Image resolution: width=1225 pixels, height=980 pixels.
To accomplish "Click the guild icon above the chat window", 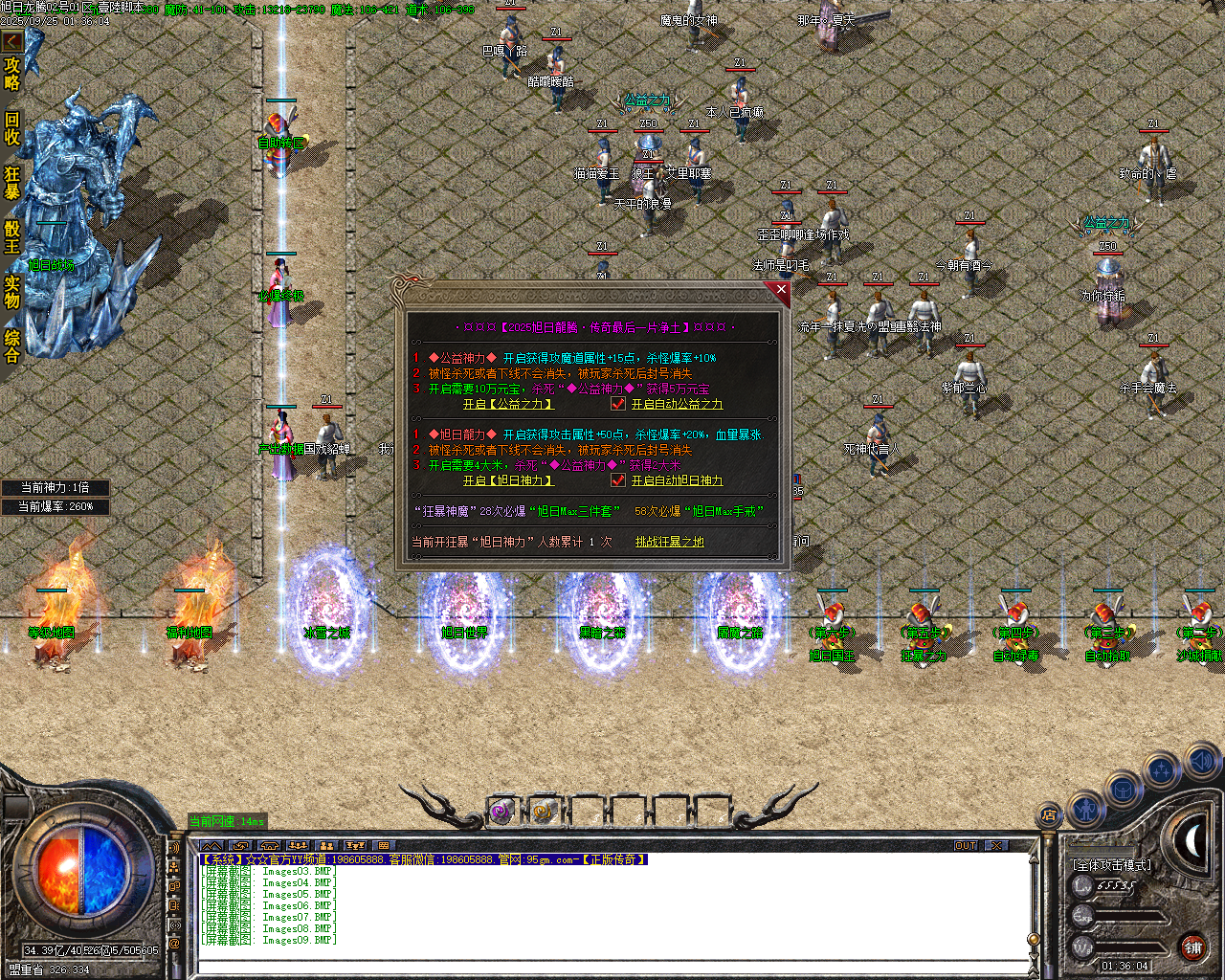I will pyautogui.click(x=270, y=846).
